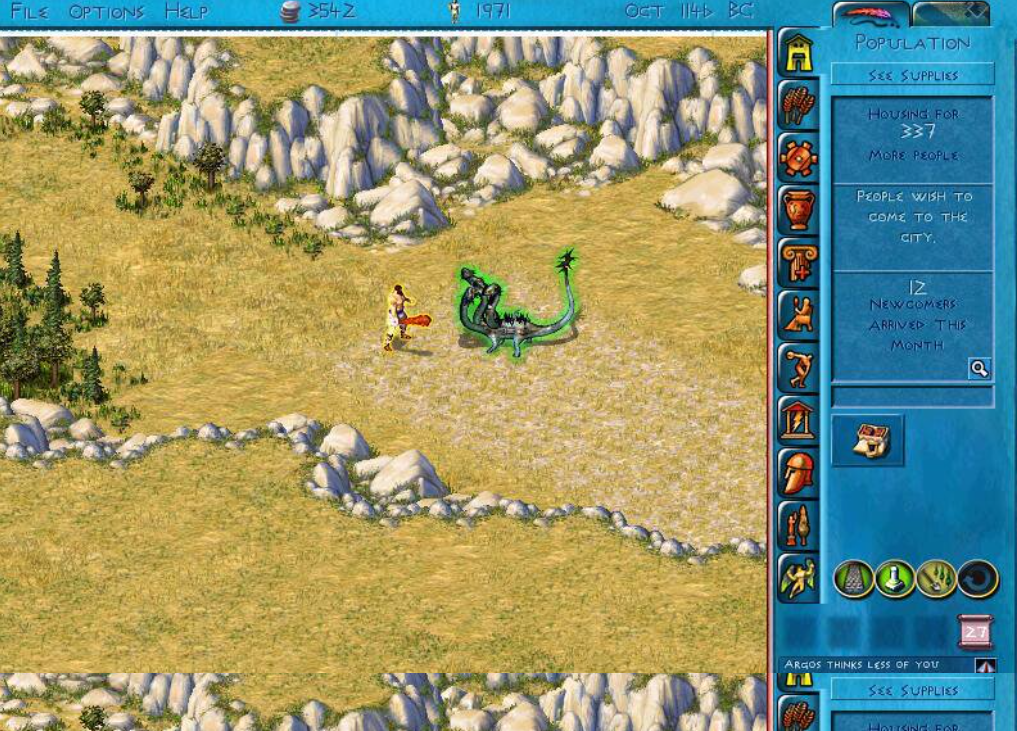Open the messages scroll showing 27

(975, 632)
